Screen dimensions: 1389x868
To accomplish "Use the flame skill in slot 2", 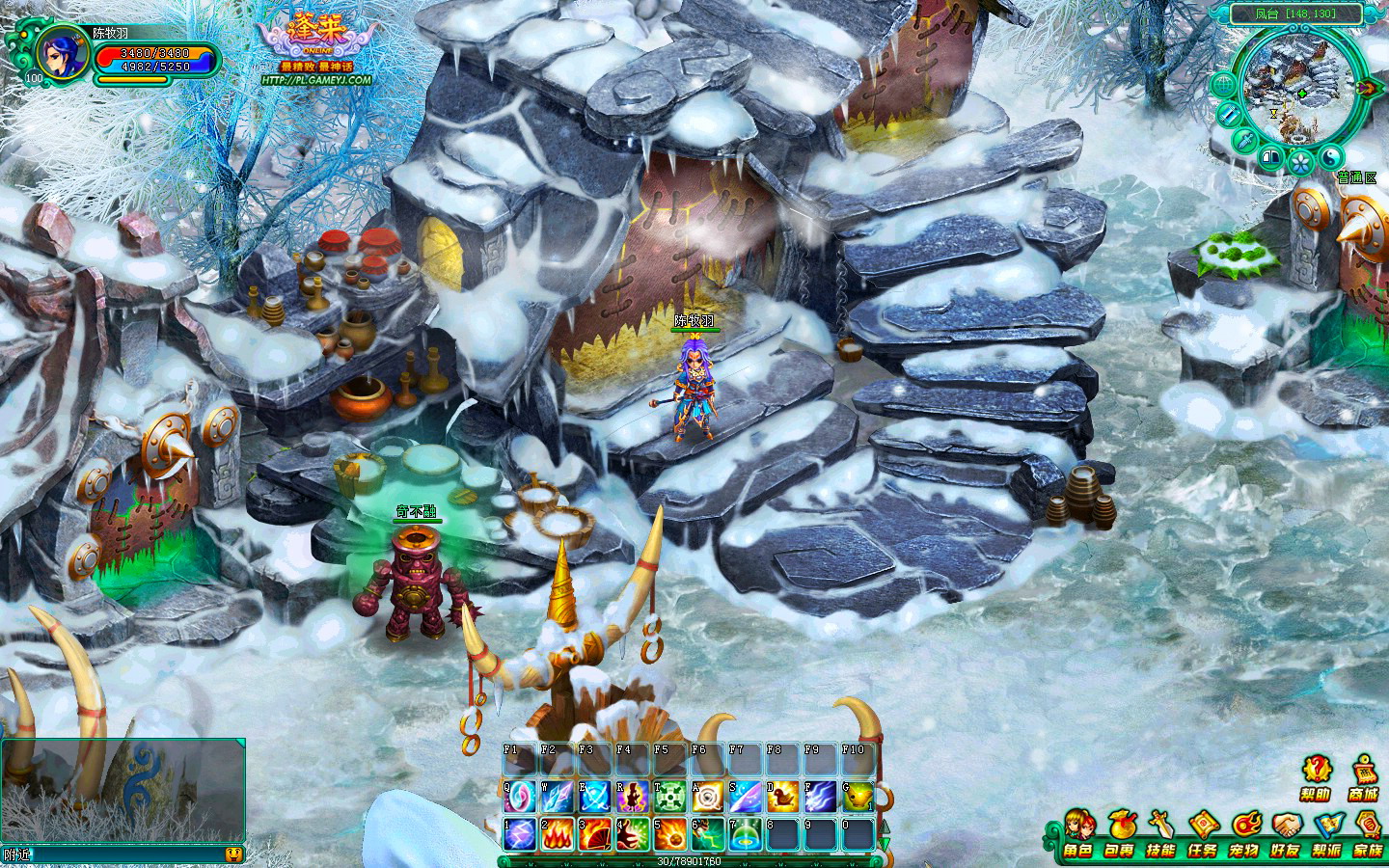I will click(x=558, y=834).
